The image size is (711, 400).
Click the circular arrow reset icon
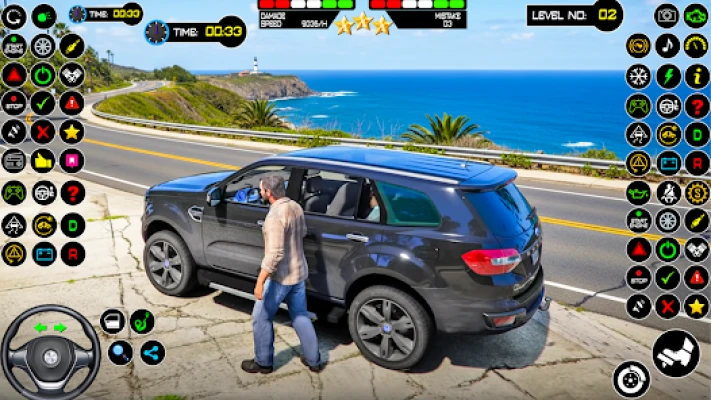[14, 16]
